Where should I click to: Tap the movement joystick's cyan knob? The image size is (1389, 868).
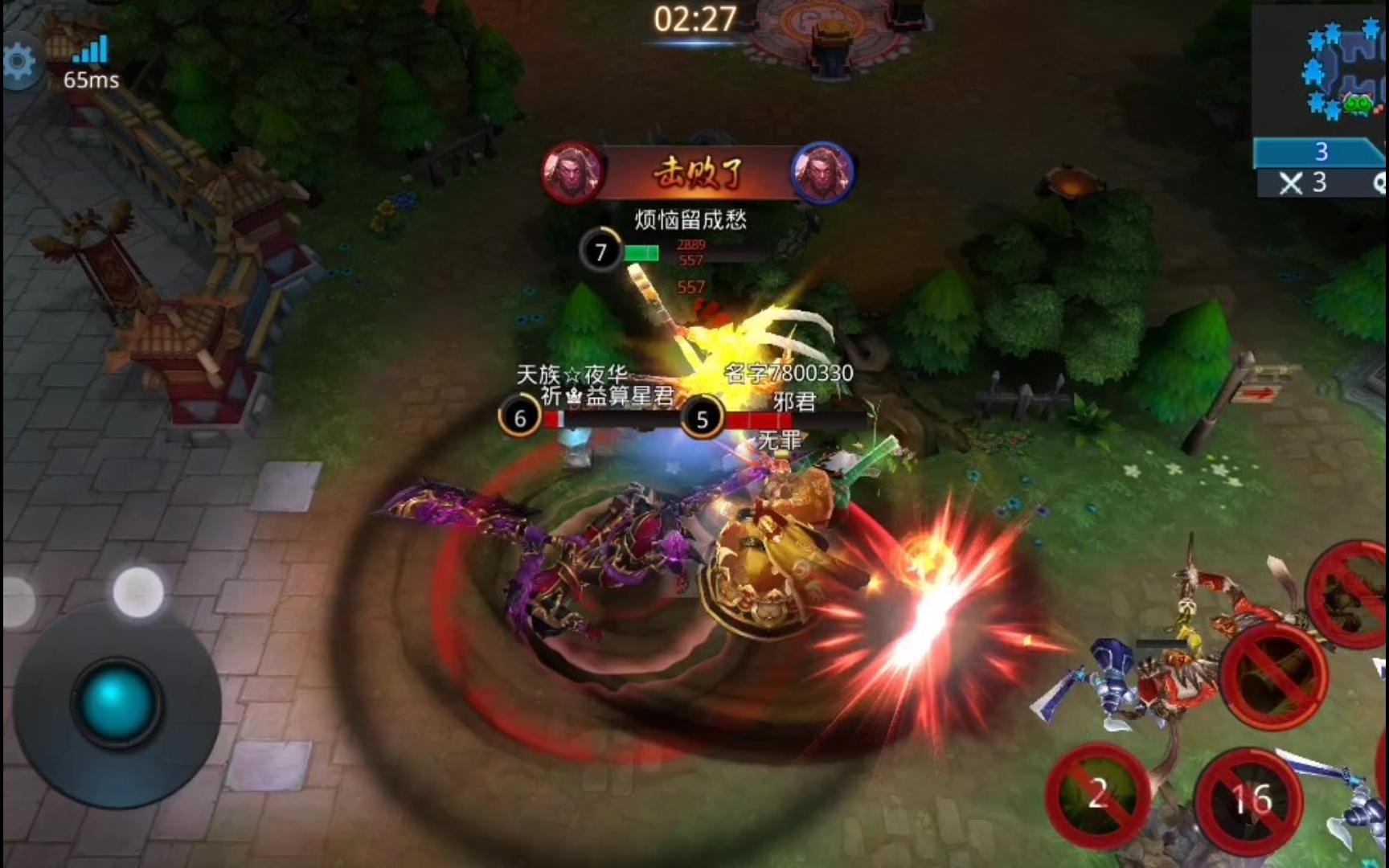(115, 702)
